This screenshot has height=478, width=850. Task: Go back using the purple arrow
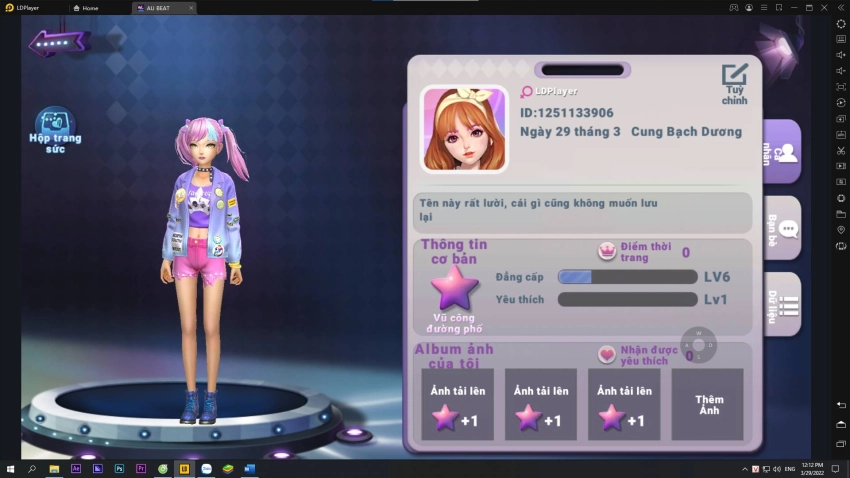(x=59, y=43)
